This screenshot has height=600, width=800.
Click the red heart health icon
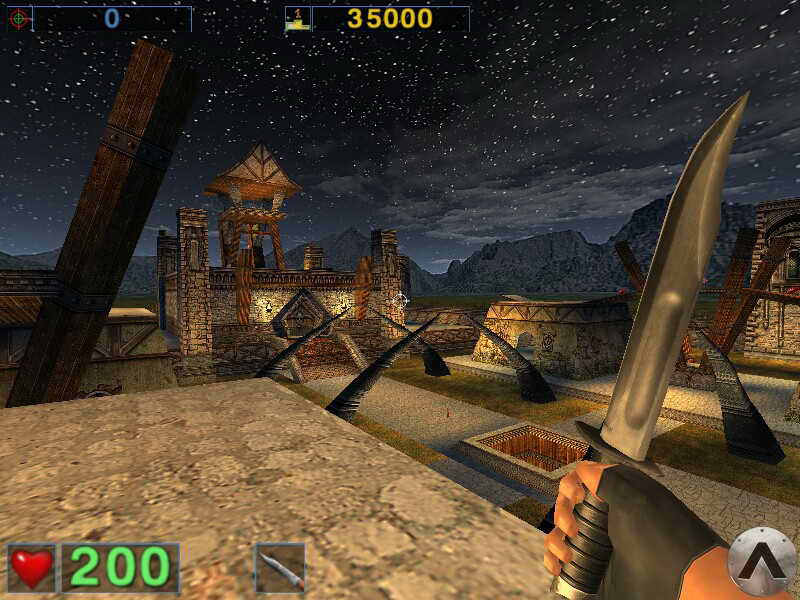point(32,568)
